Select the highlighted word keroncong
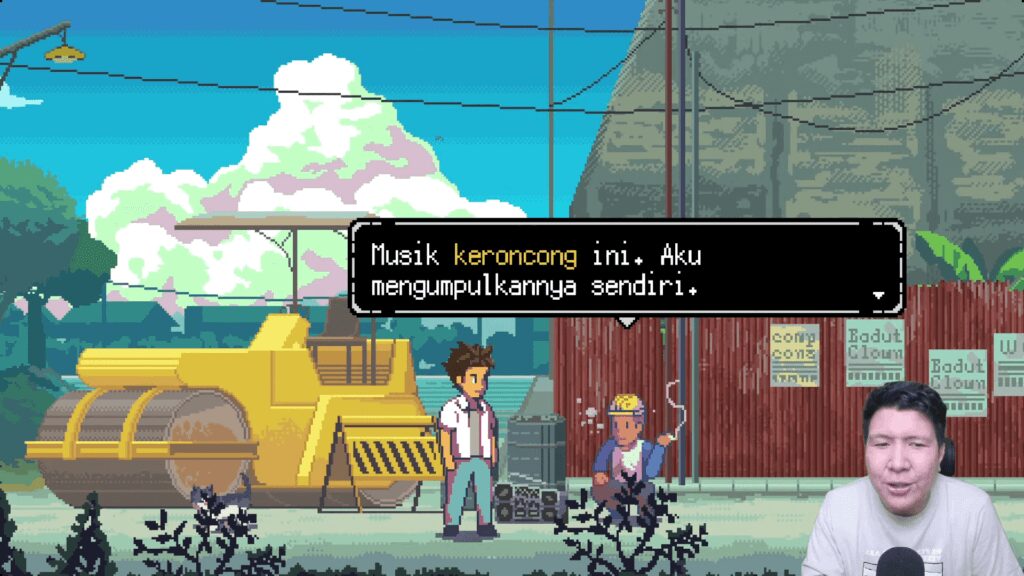The height and width of the screenshot is (576, 1024). (x=515, y=256)
